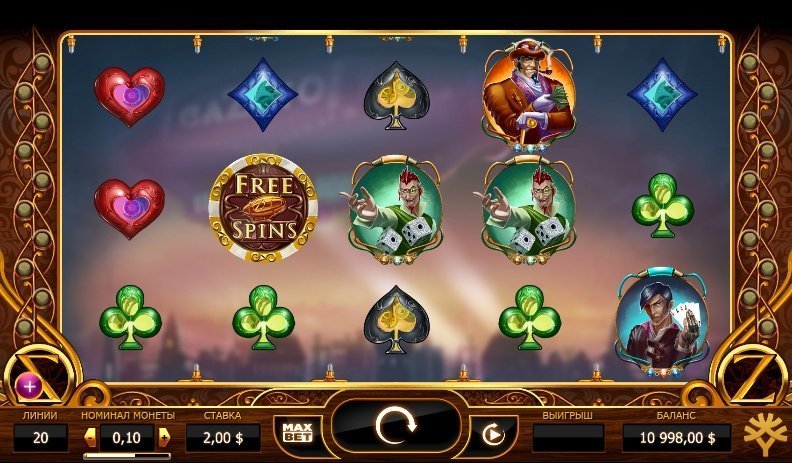Screen dimensions: 792x463
Task: Start autoplay with the small play button
Action: 491,434
